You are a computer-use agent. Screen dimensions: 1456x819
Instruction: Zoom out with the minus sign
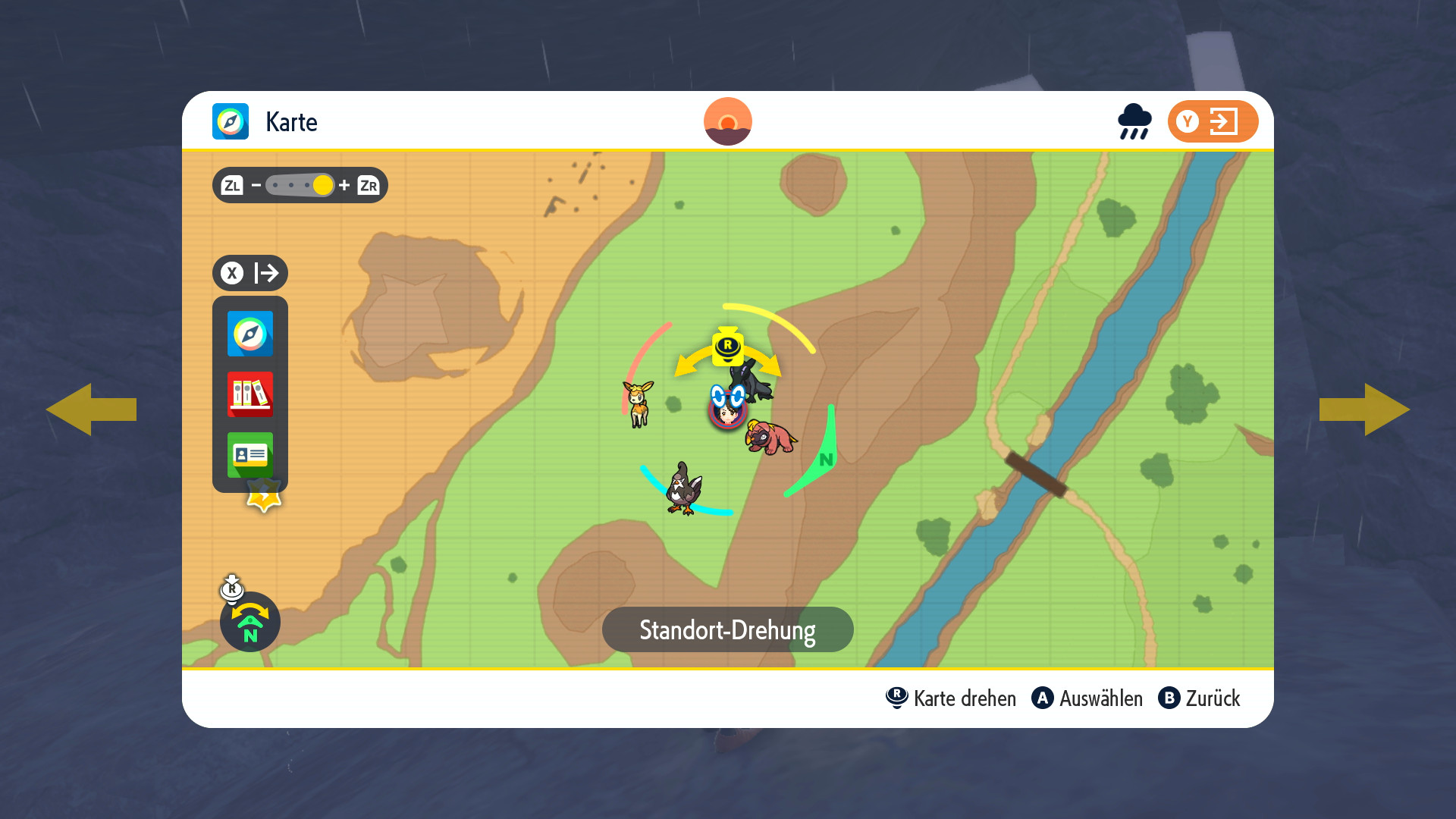click(x=256, y=185)
